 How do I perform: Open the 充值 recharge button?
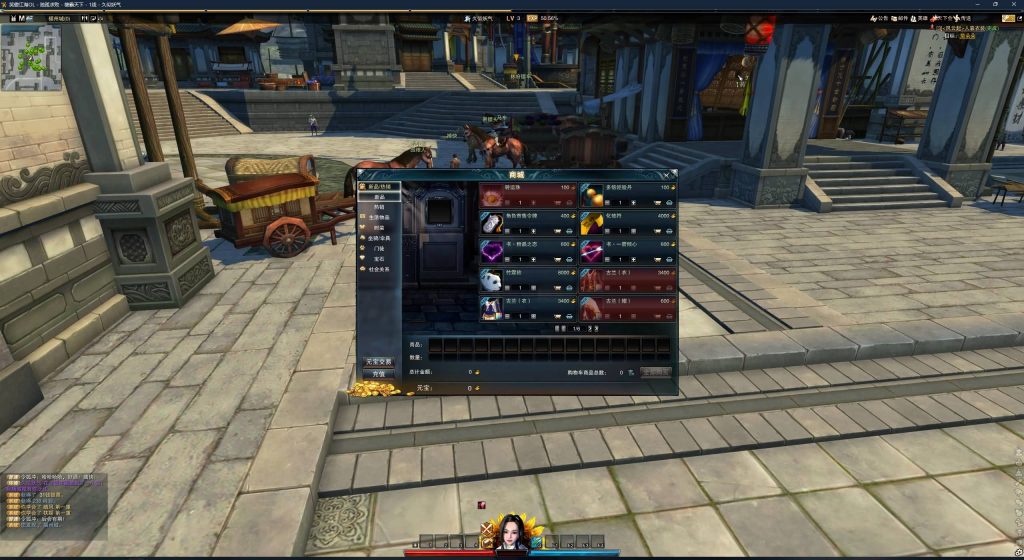[379, 373]
